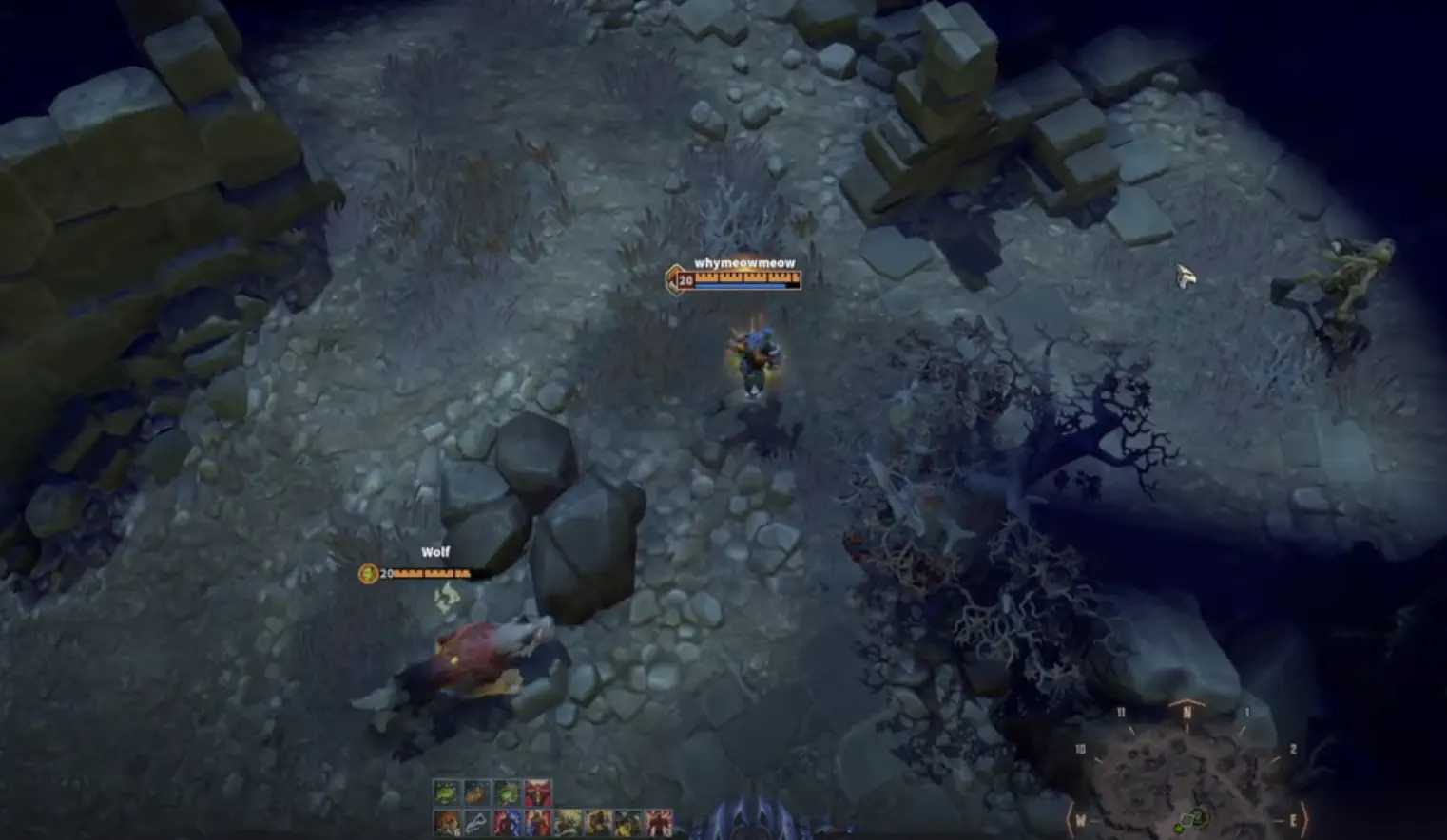Click the N indicator on the compass minimap
The width and height of the screenshot is (1447, 840).
(x=1187, y=711)
